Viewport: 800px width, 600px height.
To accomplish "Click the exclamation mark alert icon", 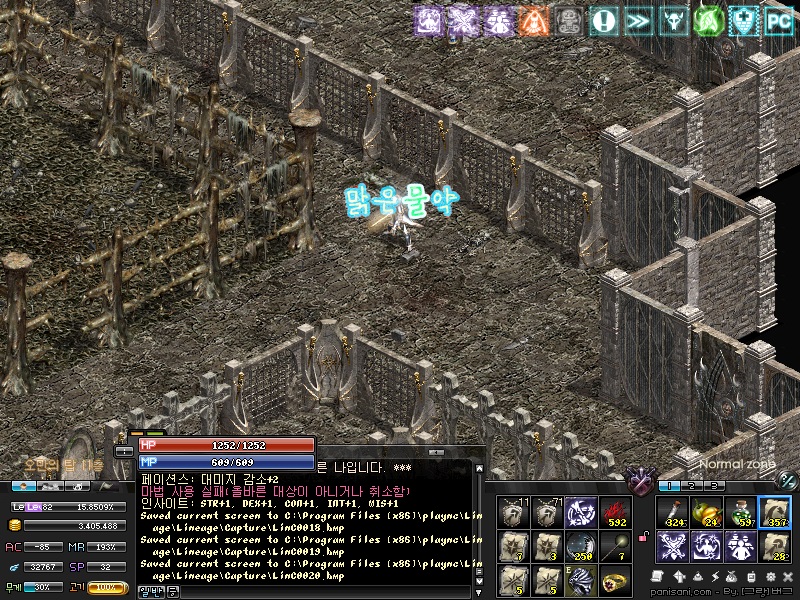I will pos(603,19).
